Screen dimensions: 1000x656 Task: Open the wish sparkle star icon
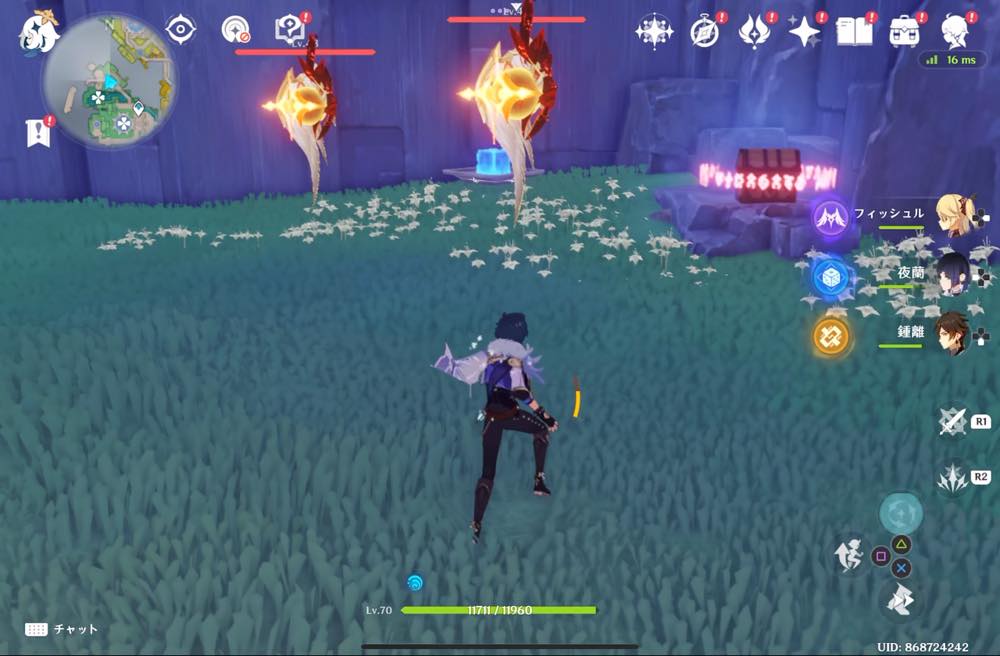pos(804,32)
